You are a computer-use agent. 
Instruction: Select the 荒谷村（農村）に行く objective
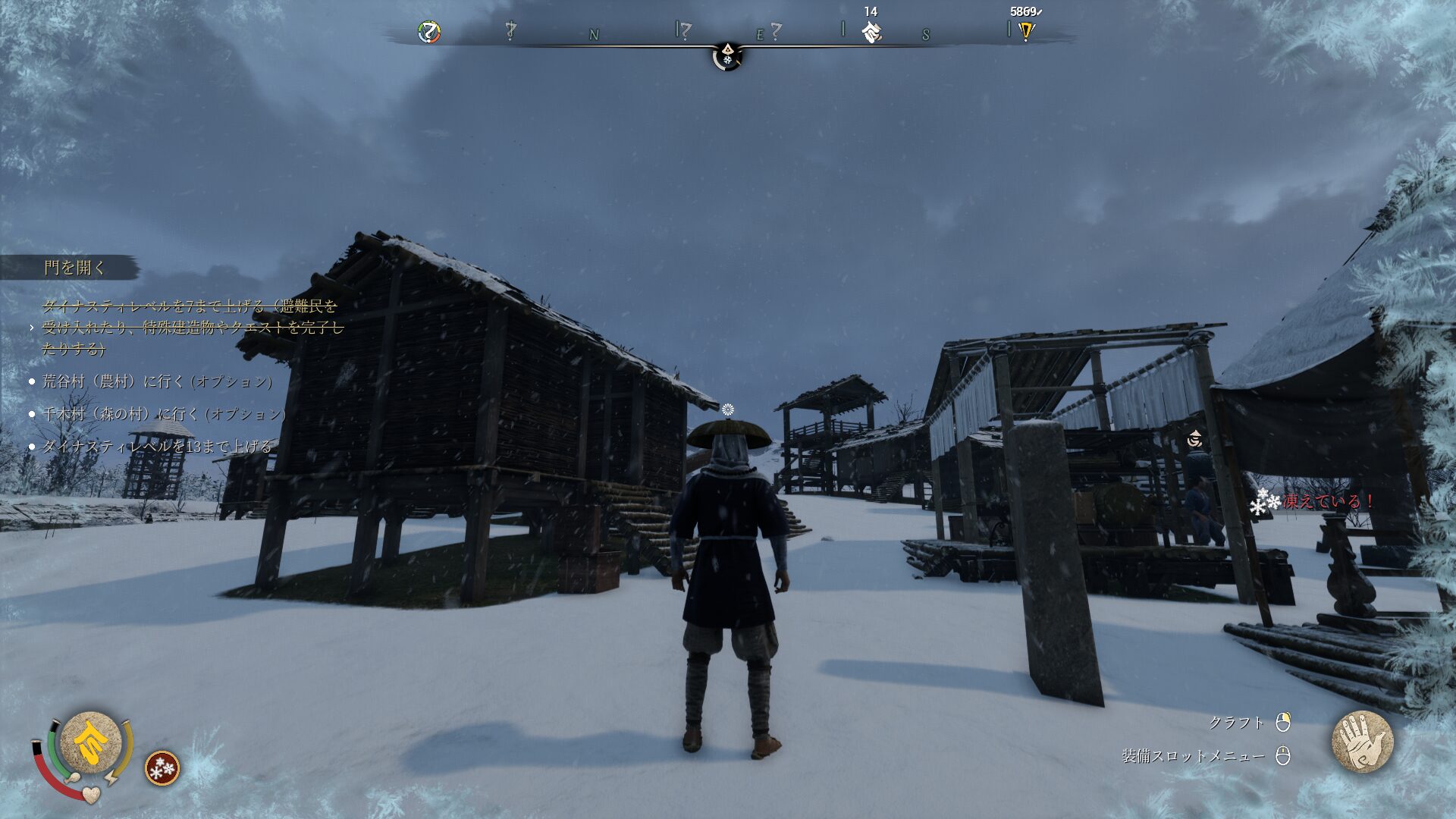(x=157, y=381)
